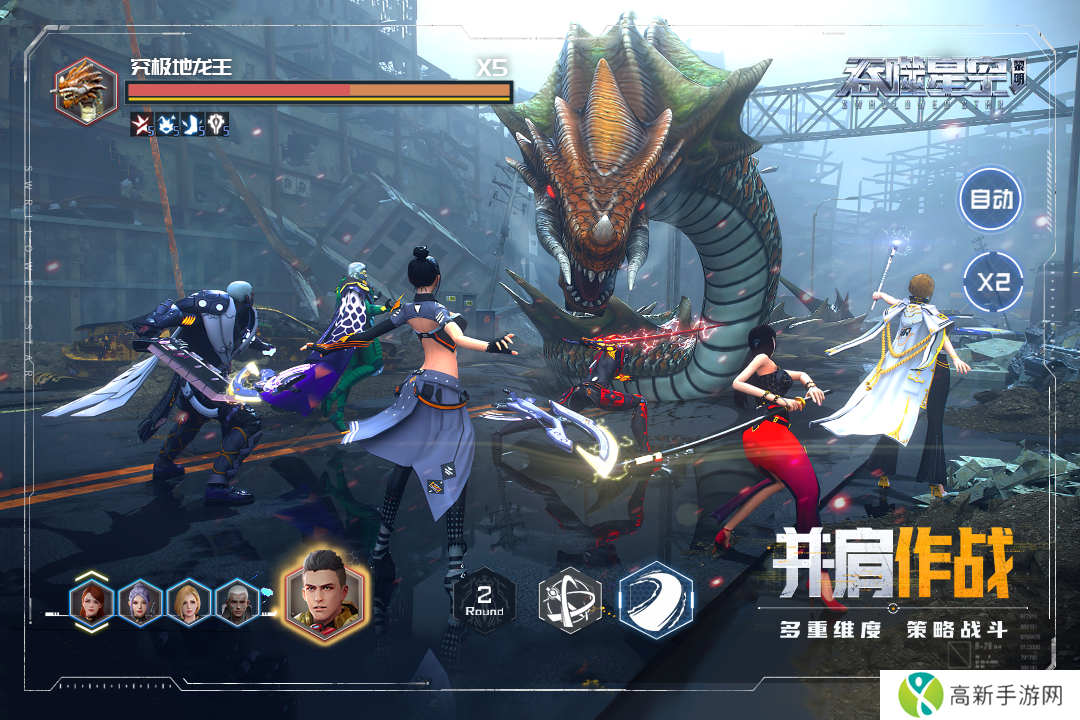Image resolution: width=1080 pixels, height=720 pixels.
Task: Select the red-haired woman portrait
Action: pos(92,603)
